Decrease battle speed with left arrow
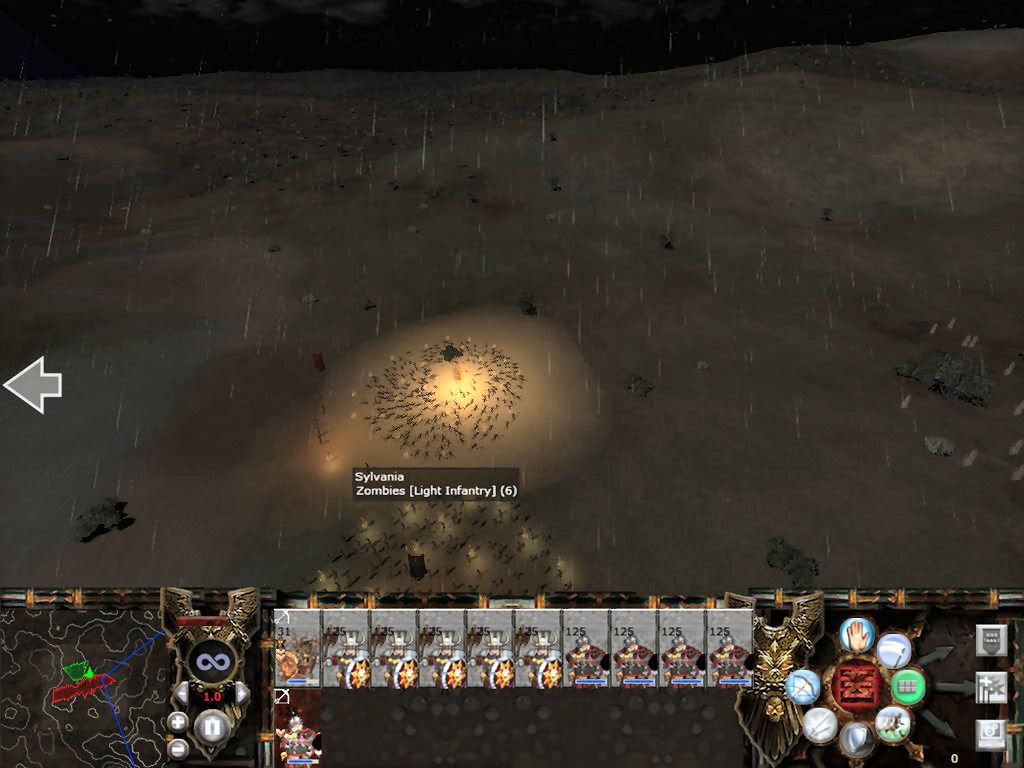This screenshot has height=768, width=1024. [x=184, y=694]
